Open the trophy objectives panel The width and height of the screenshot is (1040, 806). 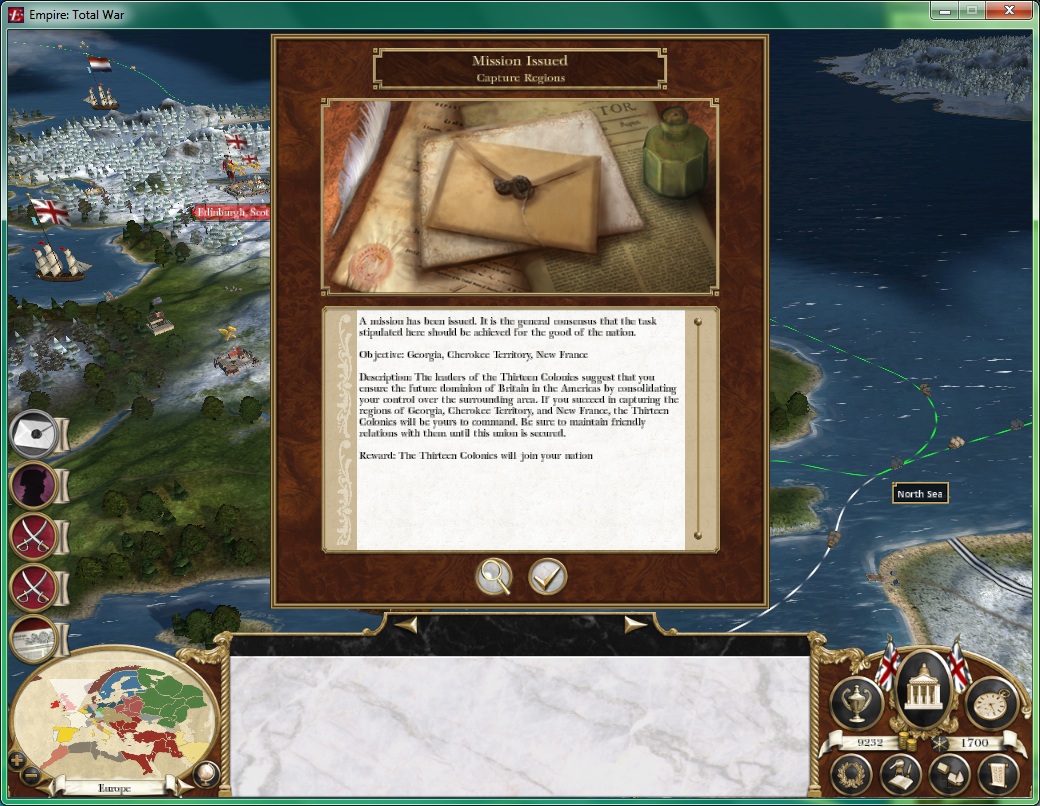point(856,703)
